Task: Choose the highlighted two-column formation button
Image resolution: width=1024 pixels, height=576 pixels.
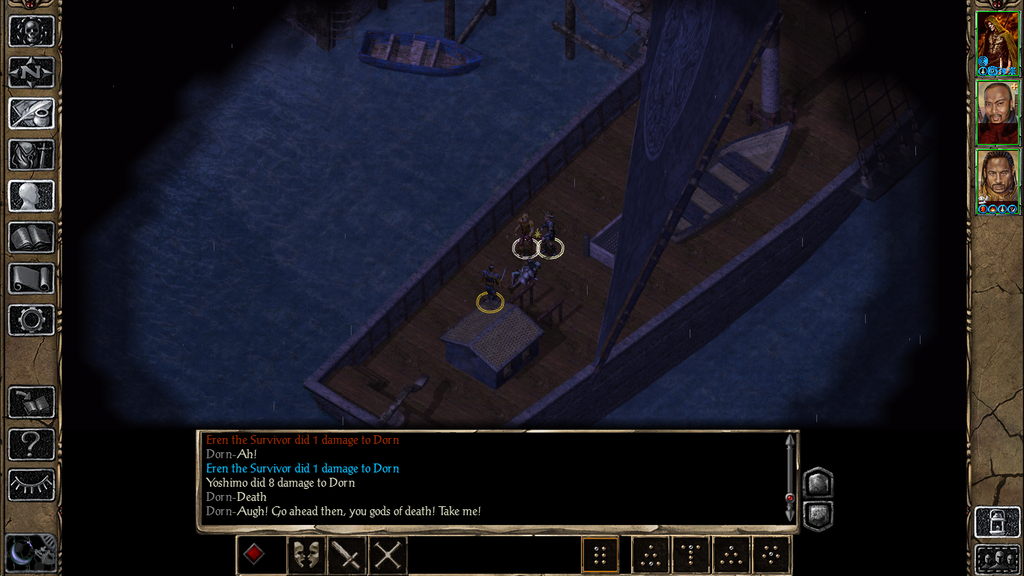Action: tap(600, 554)
